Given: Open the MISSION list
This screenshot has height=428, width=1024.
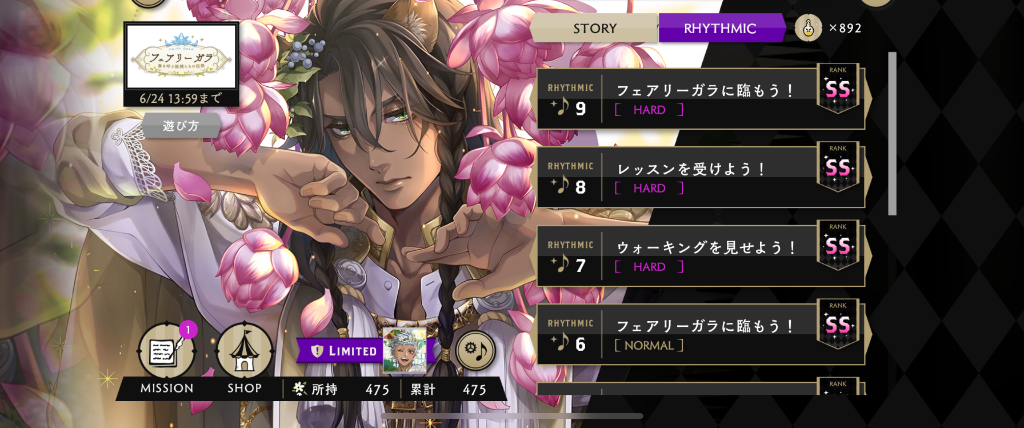Looking at the screenshot, I should [165, 354].
